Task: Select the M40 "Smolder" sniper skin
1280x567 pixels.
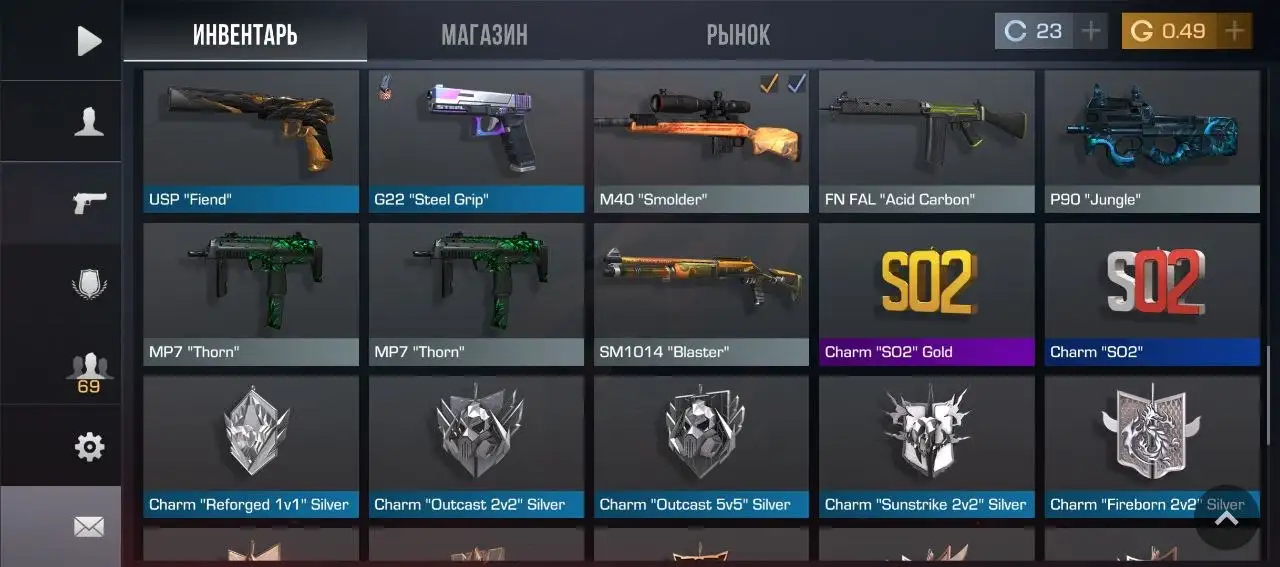Action: 701,140
